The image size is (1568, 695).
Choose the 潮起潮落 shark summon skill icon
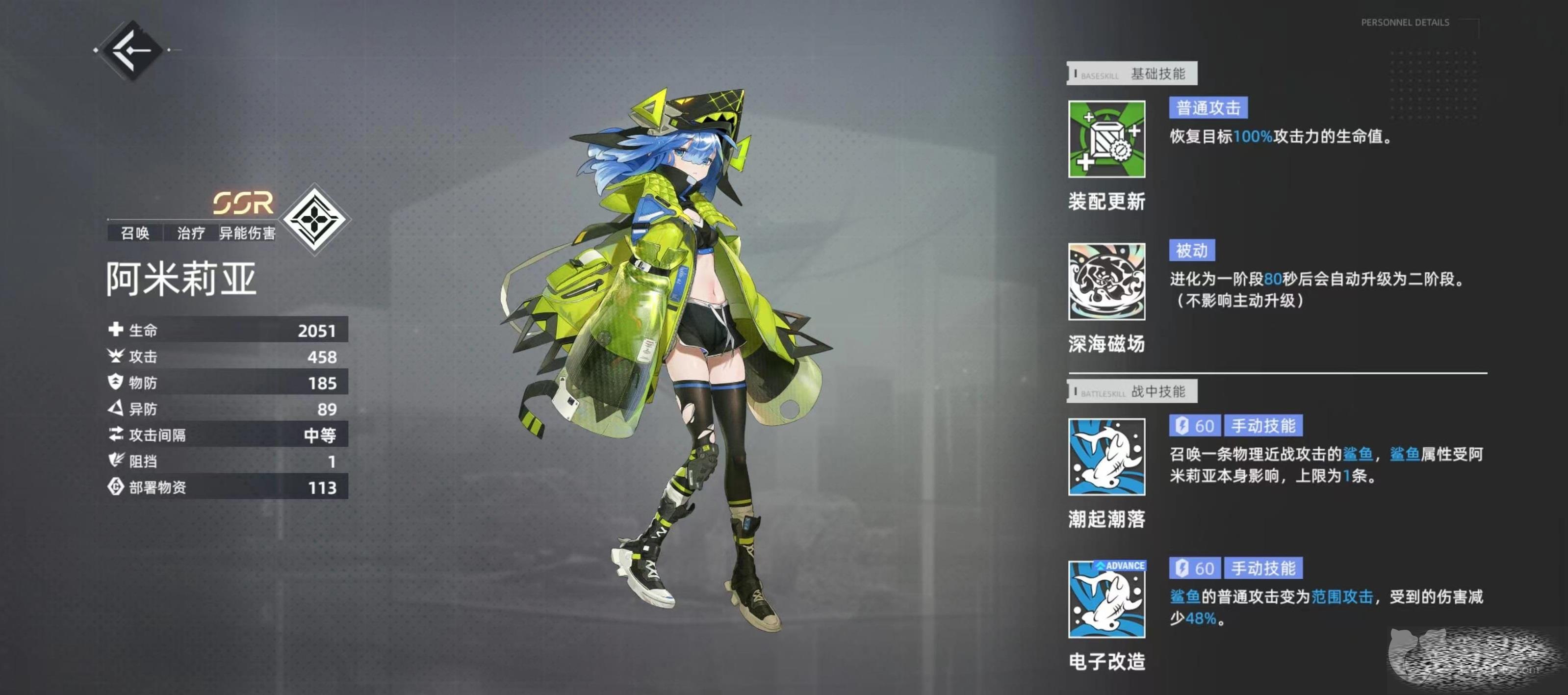pos(1106,457)
